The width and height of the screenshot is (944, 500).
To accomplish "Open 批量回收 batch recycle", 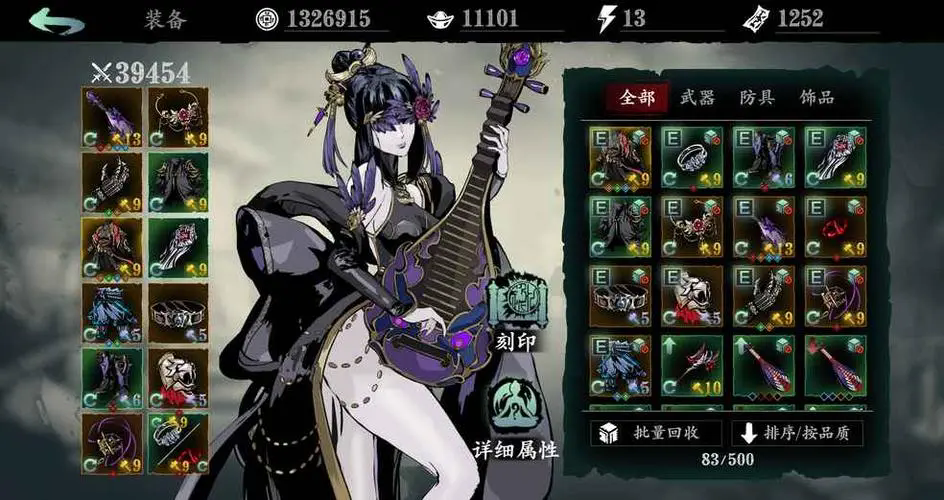I will coord(655,432).
